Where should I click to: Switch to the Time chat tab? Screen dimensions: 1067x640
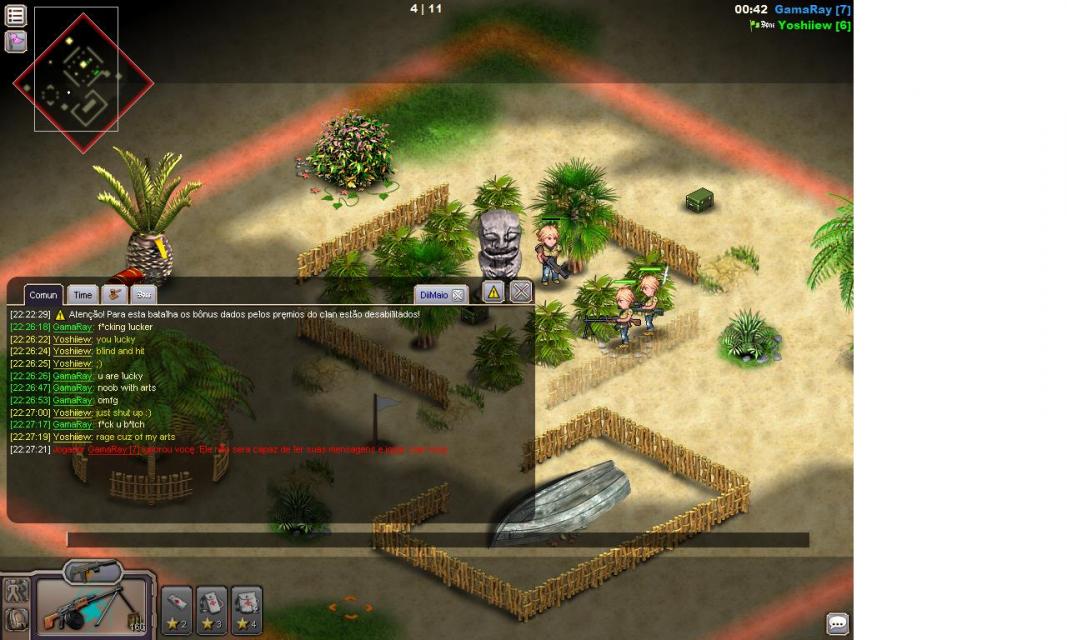pos(83,295)
